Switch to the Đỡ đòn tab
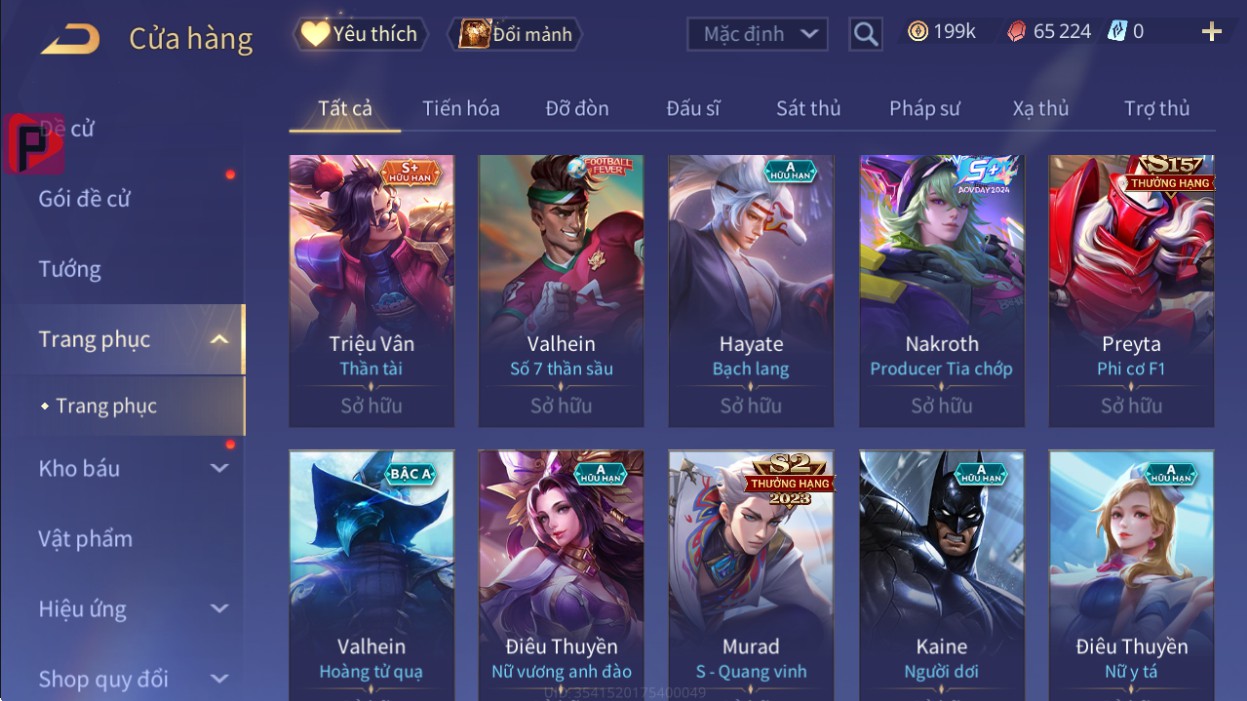The width and height of the screenshot is (1247, 701). (577, 108)
